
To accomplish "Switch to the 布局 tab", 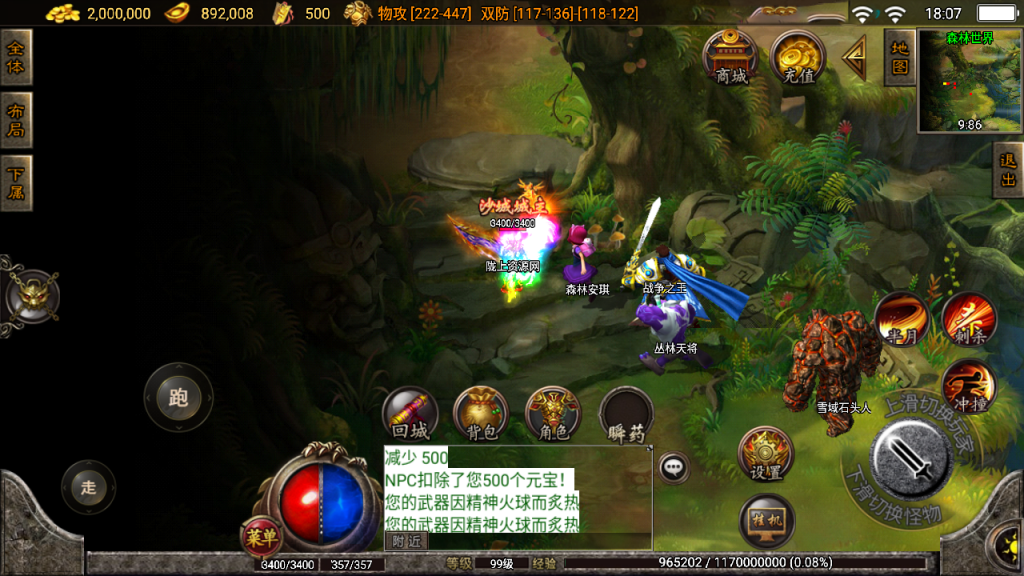I will 16,120.
